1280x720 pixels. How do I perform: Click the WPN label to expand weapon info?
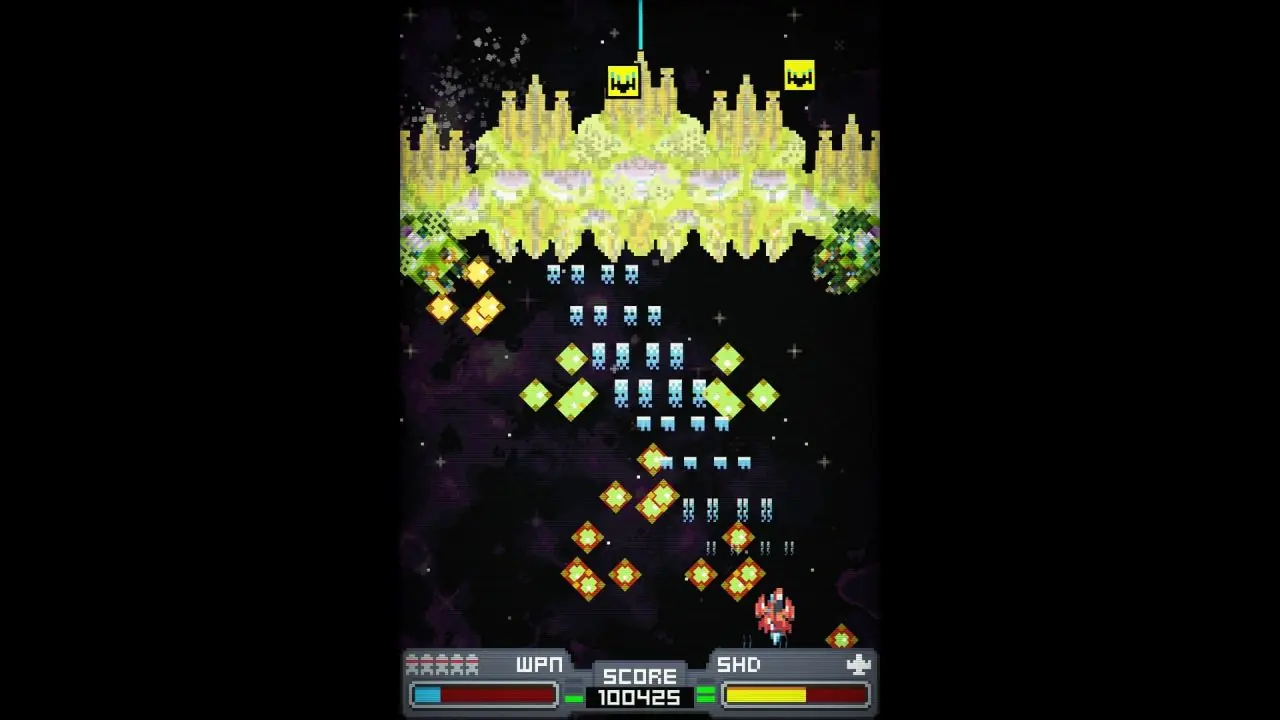538,663
